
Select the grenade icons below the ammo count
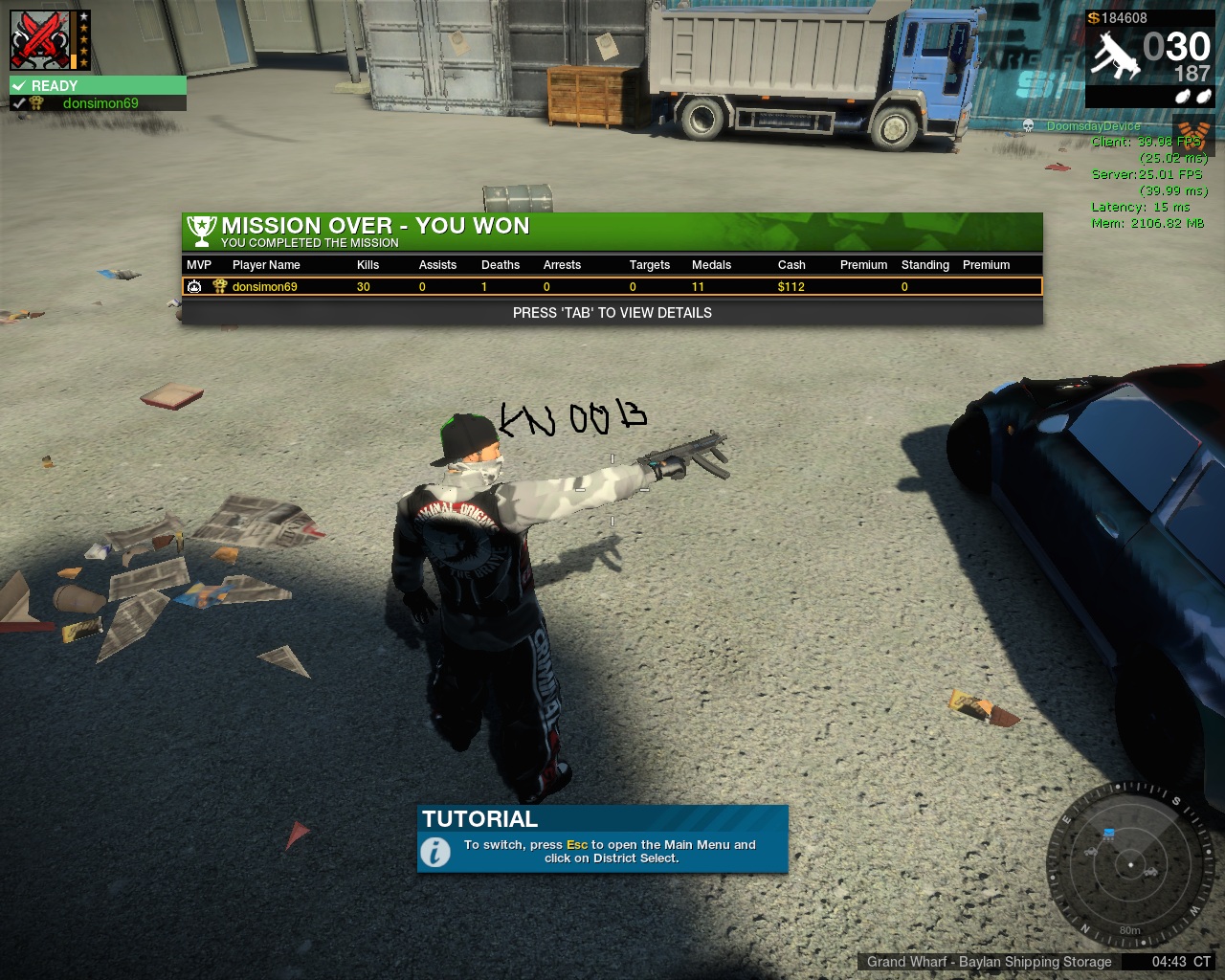[x=1193, y=97]
